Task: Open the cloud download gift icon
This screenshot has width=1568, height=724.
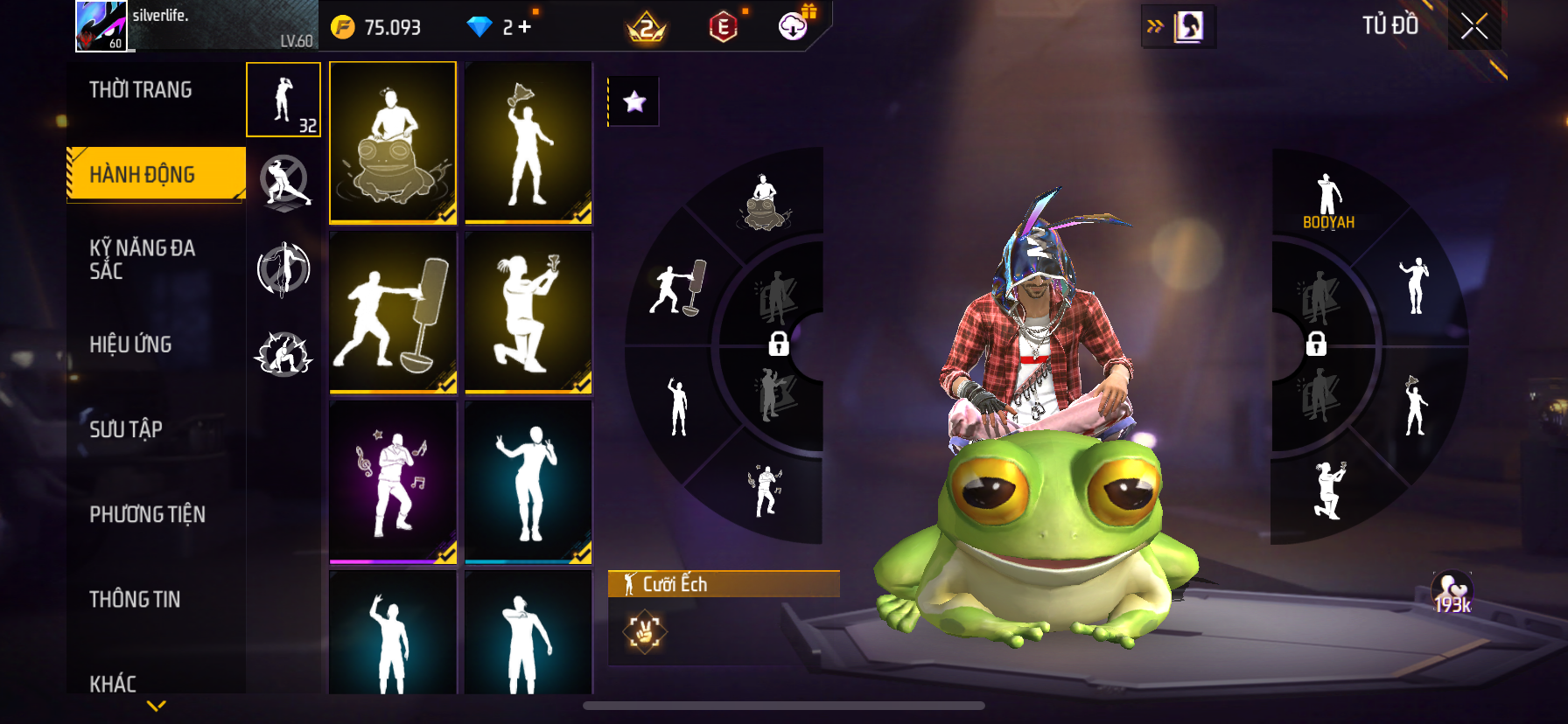Action: click(x=794, y=26)
